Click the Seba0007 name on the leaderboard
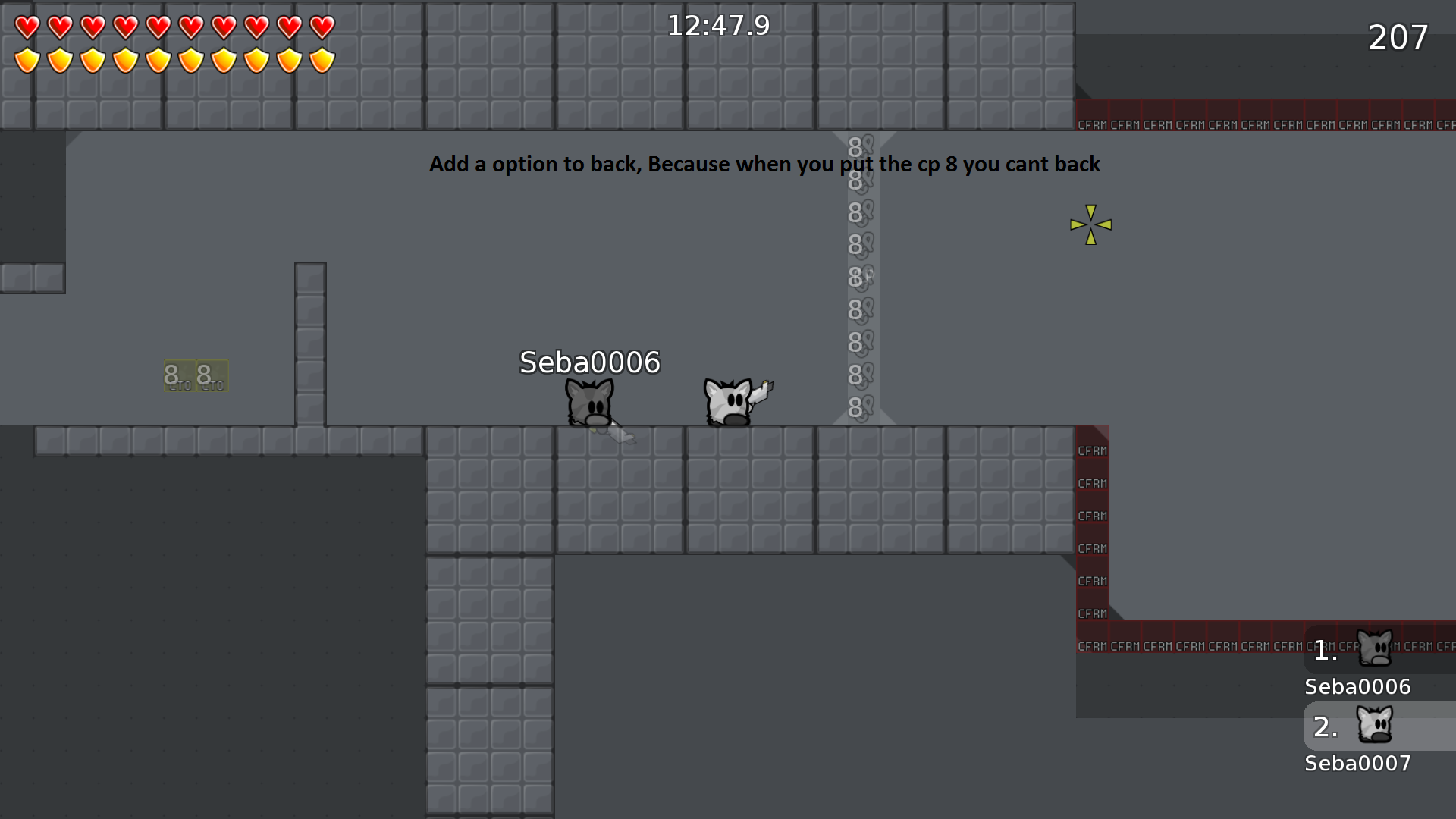The image size is (1456, 819). click(1357, 764)
